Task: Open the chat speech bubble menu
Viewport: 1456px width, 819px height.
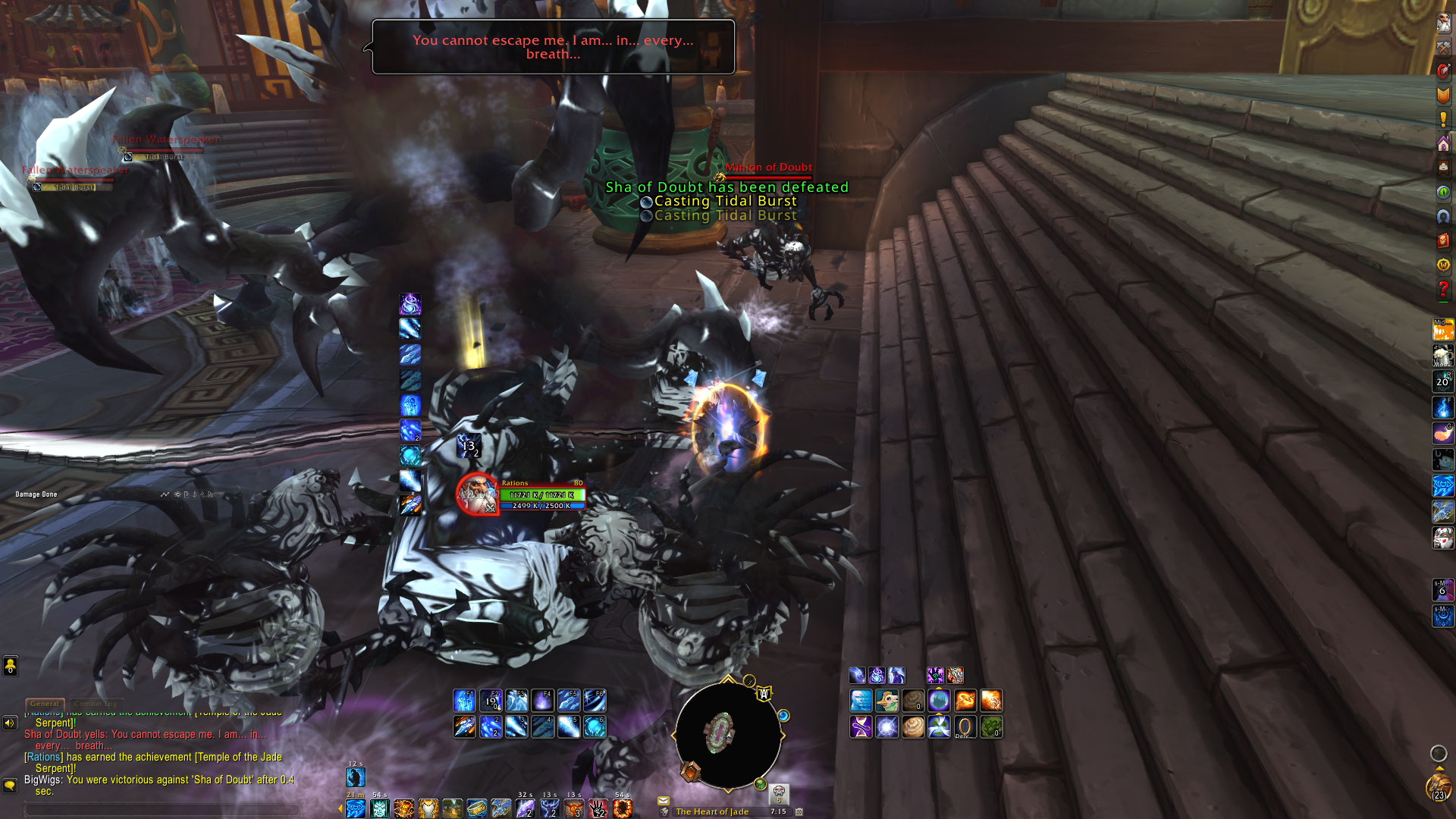Action: pos(10,785)
